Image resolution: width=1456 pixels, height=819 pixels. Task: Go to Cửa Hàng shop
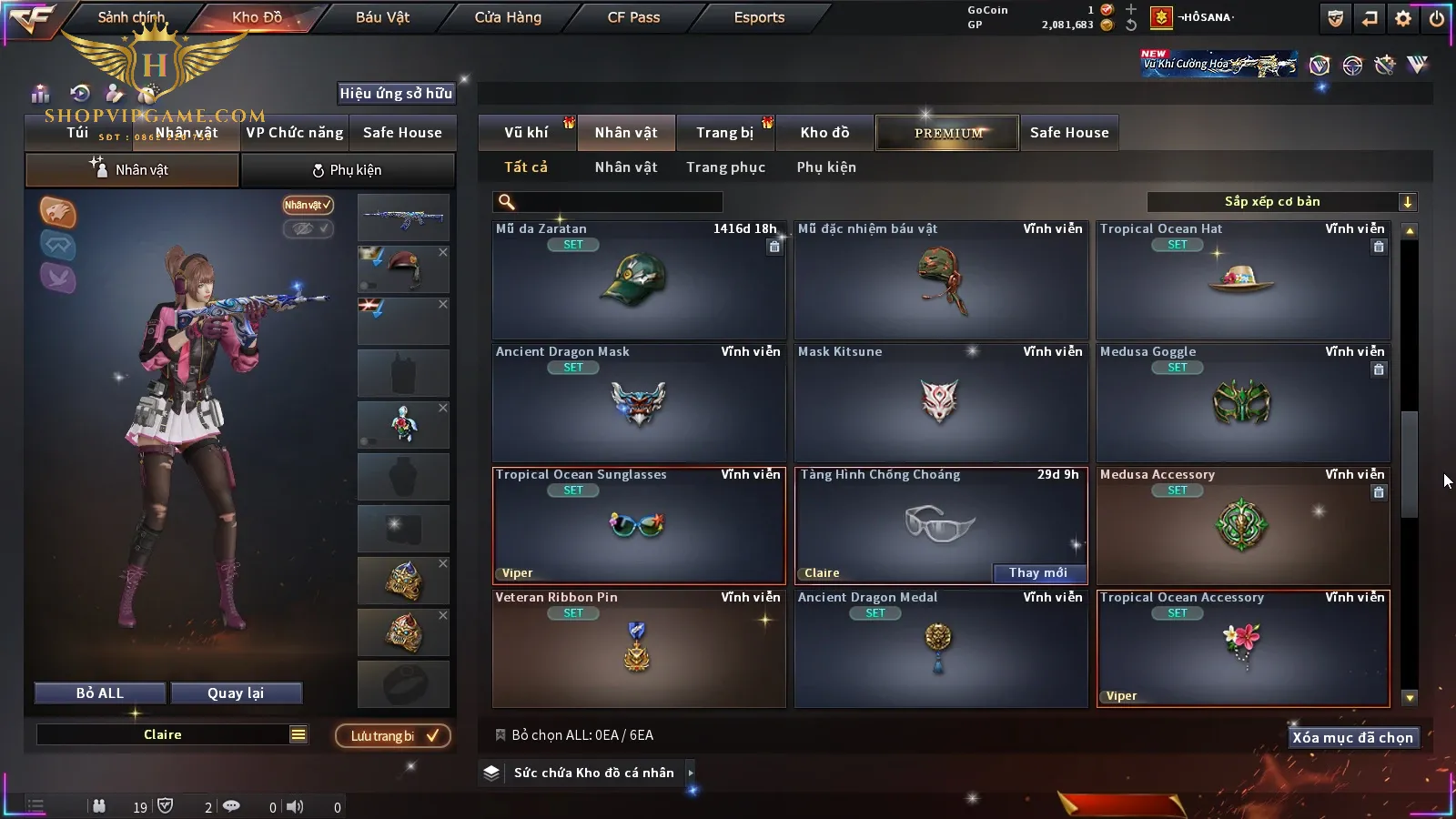pyautogui.click(x=508, y=17)
